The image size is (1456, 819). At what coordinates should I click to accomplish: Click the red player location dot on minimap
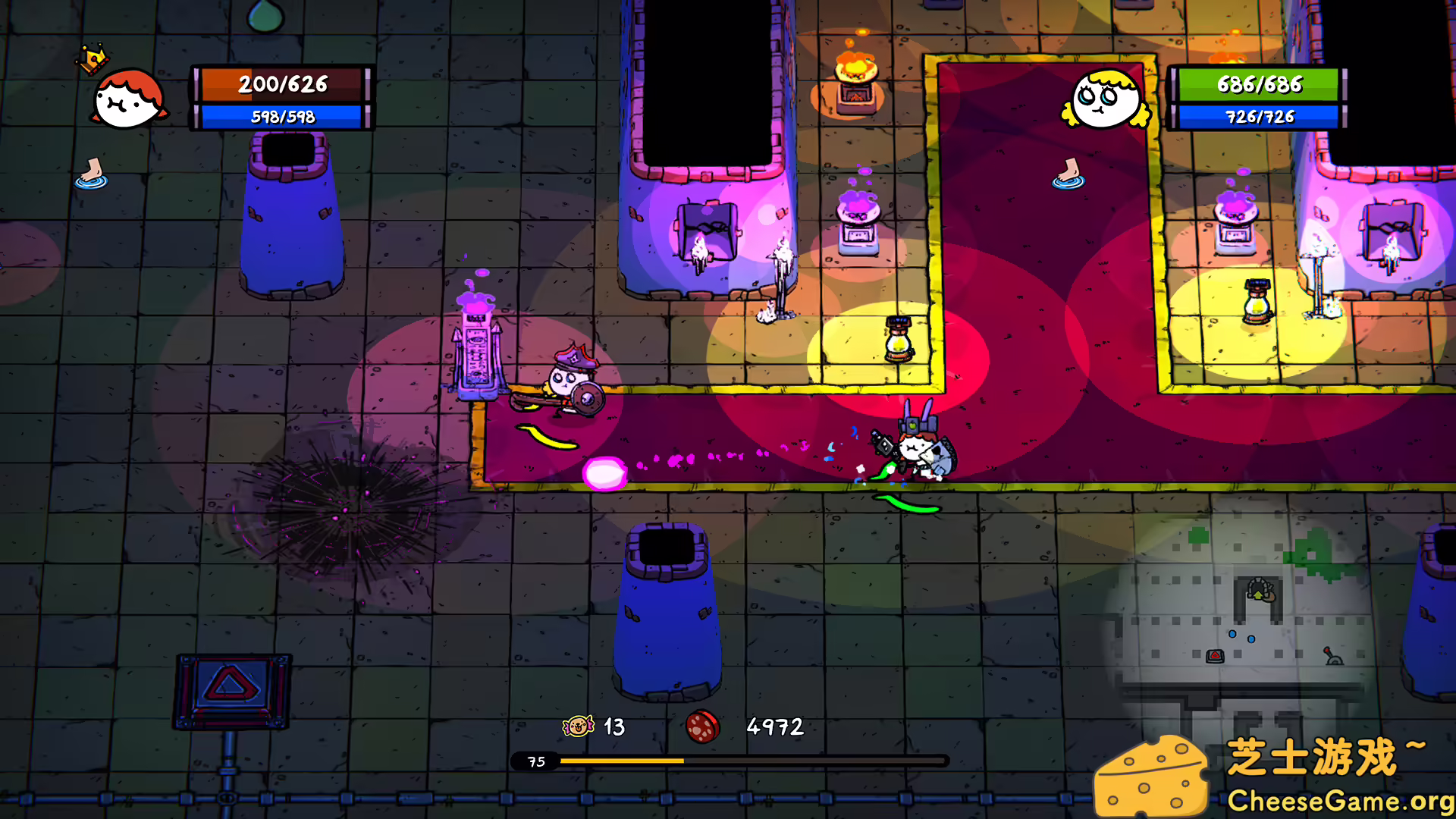(x=1215, y=657)
